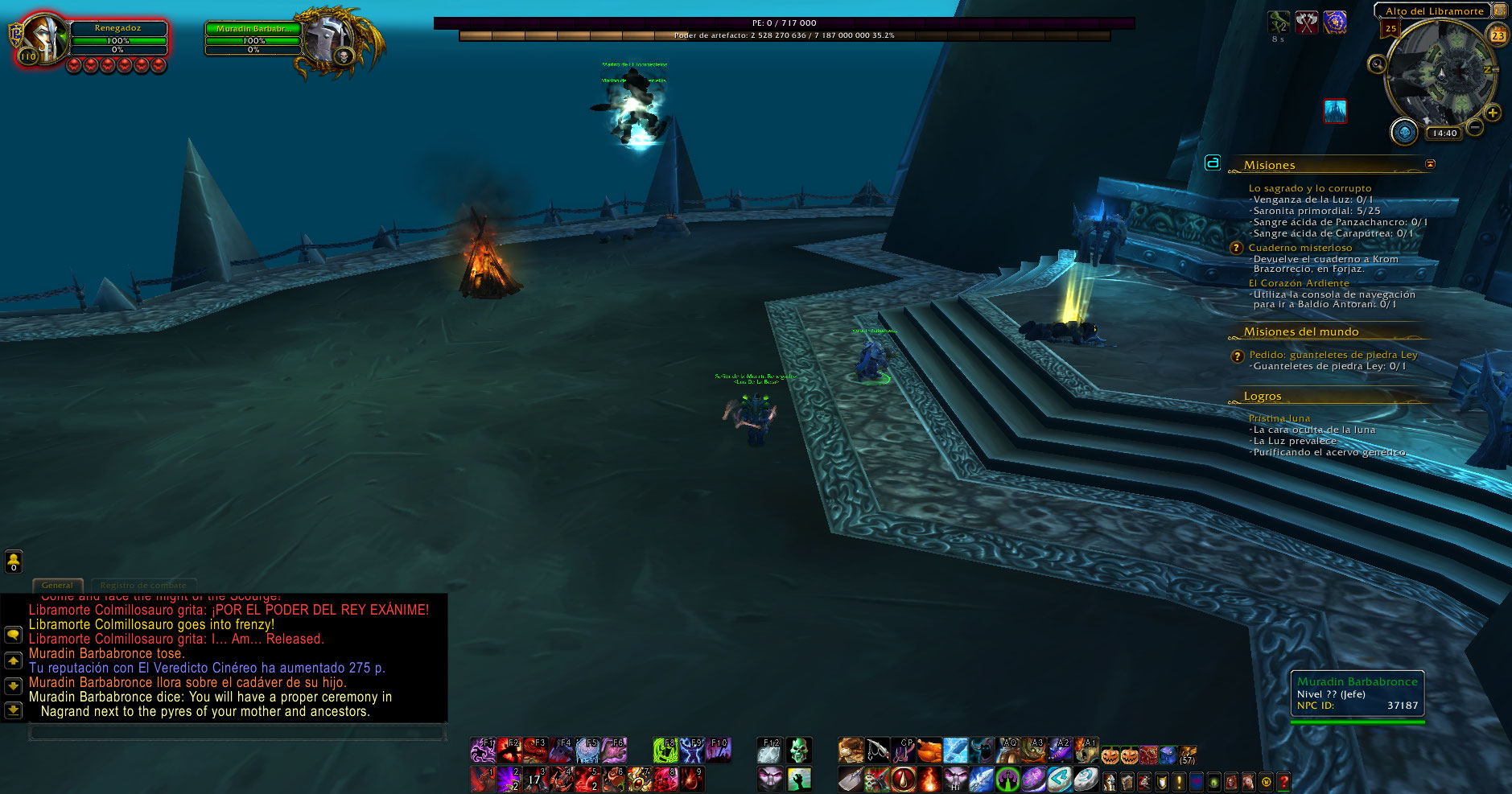
Task: Toggle the minimap tracking magnifier
Action: pyautogui.click(x=1377, y=64)
